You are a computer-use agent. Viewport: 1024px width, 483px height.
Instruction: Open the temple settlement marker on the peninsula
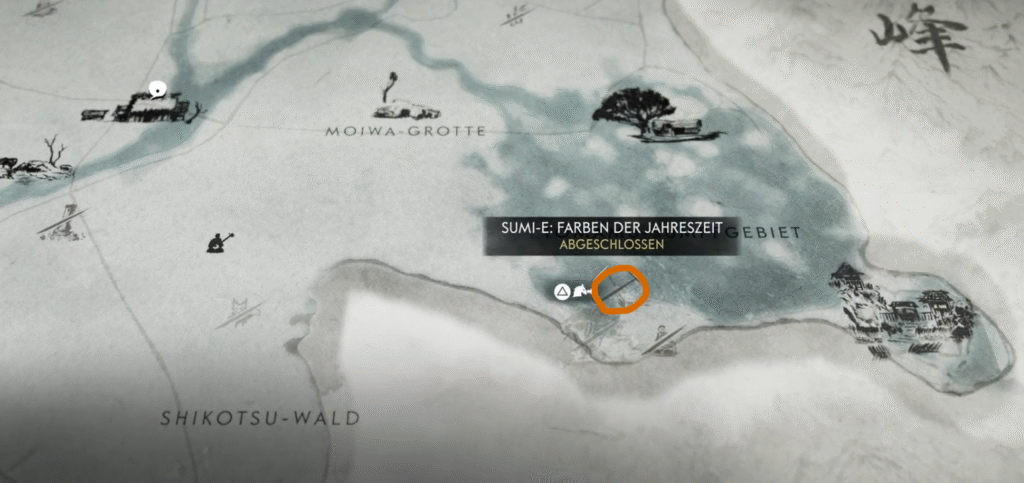[903, 311]
